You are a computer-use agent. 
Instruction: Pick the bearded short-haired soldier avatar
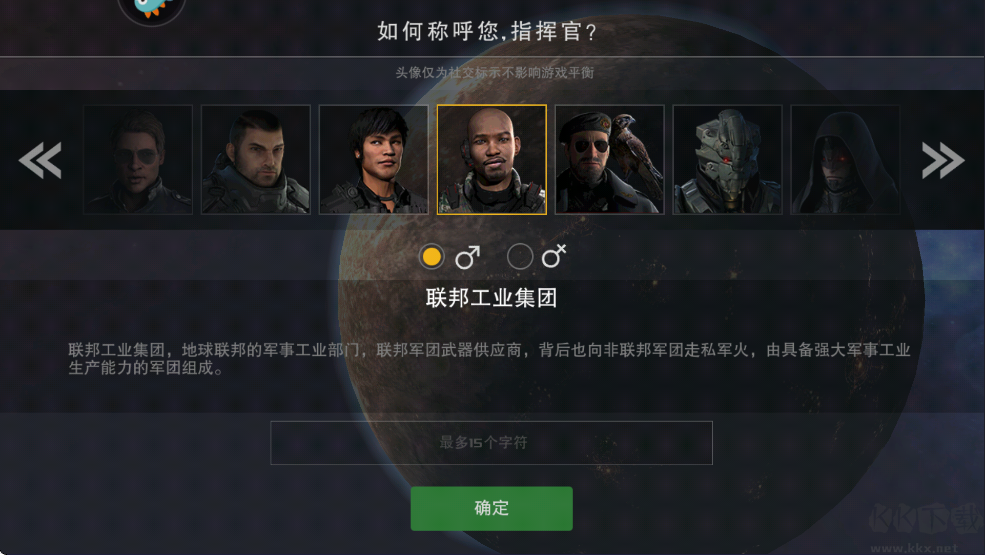pyautogui.click(x=256, y=160)
